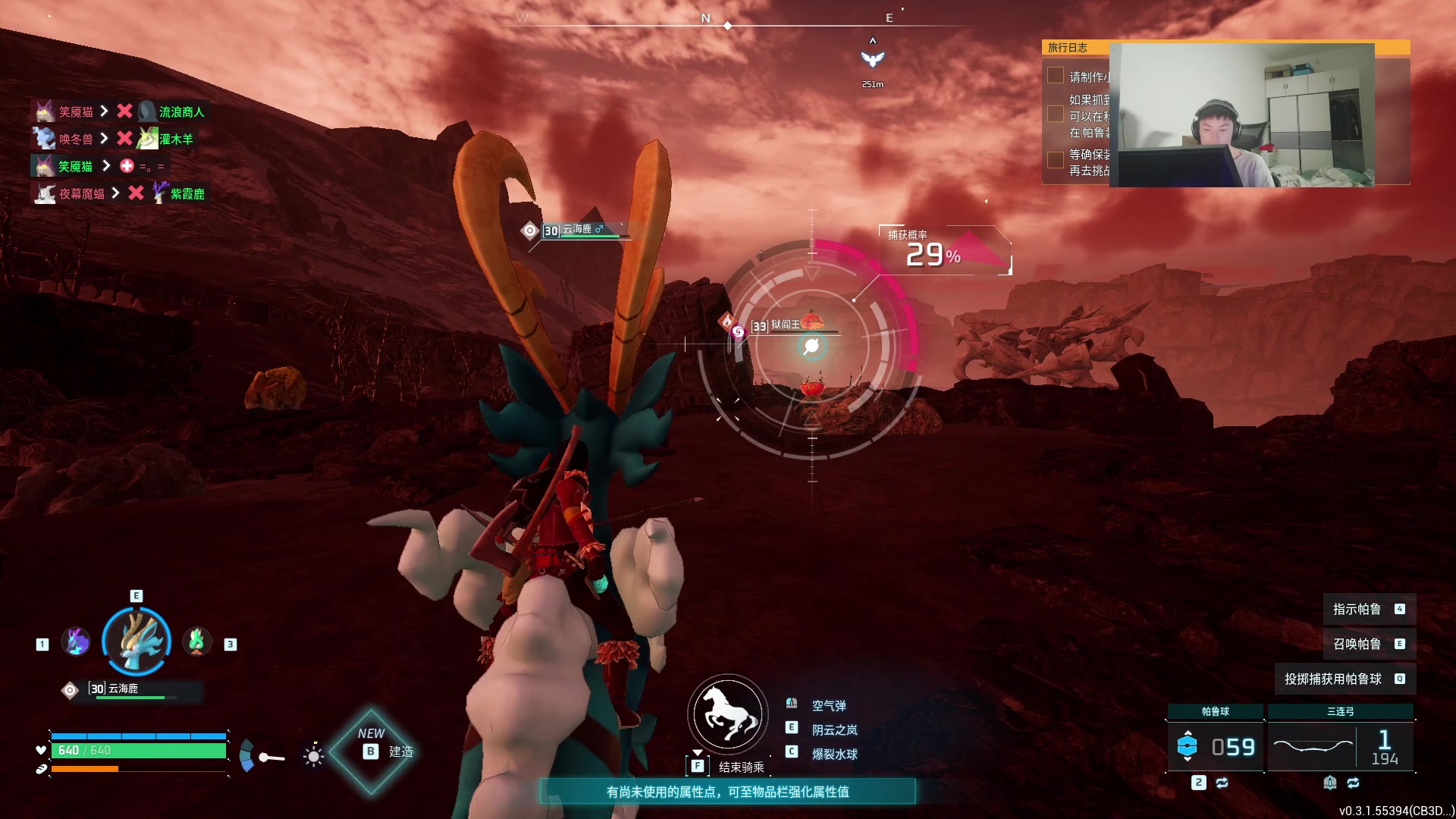Select the winged waypoint marker at 251m

click(x=872, y=59)
